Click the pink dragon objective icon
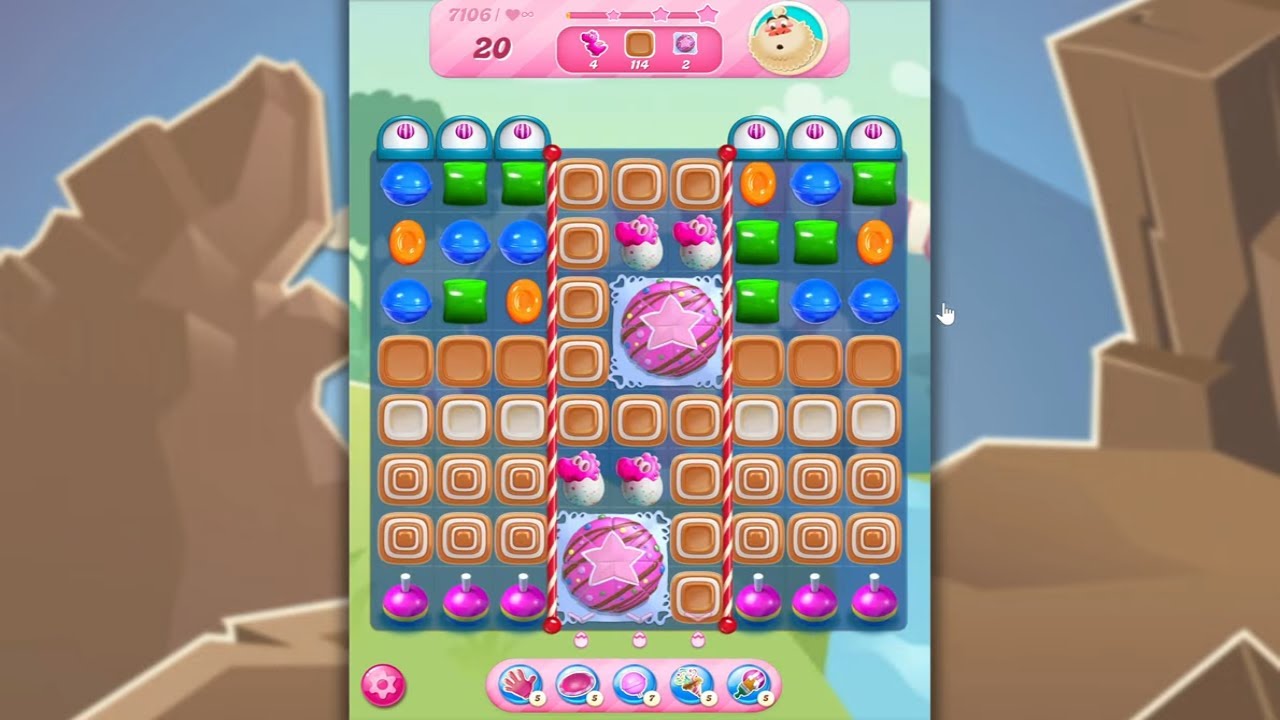This screenshot has height=720, width=1280. tap(593, 44)
